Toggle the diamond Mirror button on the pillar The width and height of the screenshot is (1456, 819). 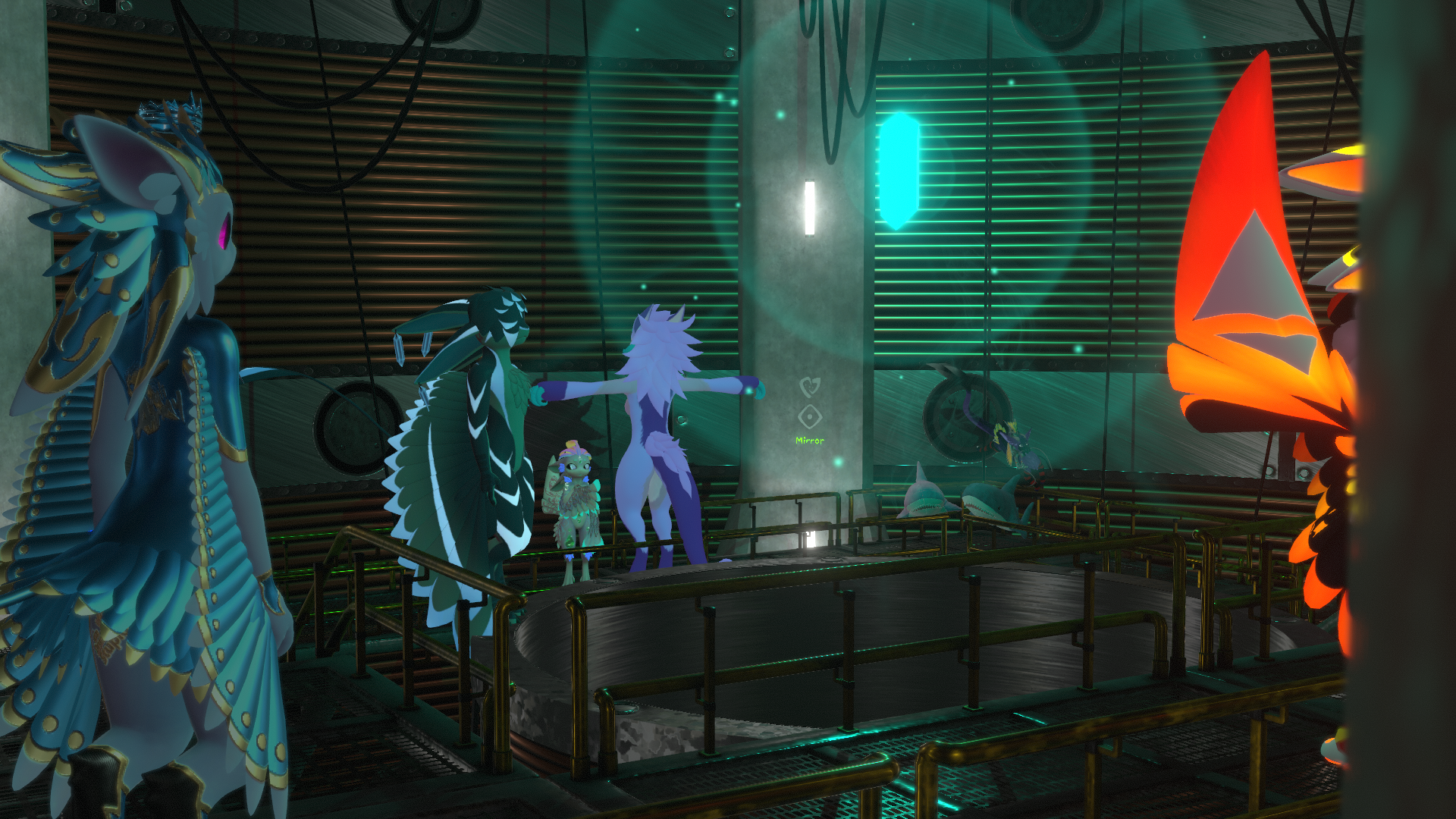pos(810,417)
